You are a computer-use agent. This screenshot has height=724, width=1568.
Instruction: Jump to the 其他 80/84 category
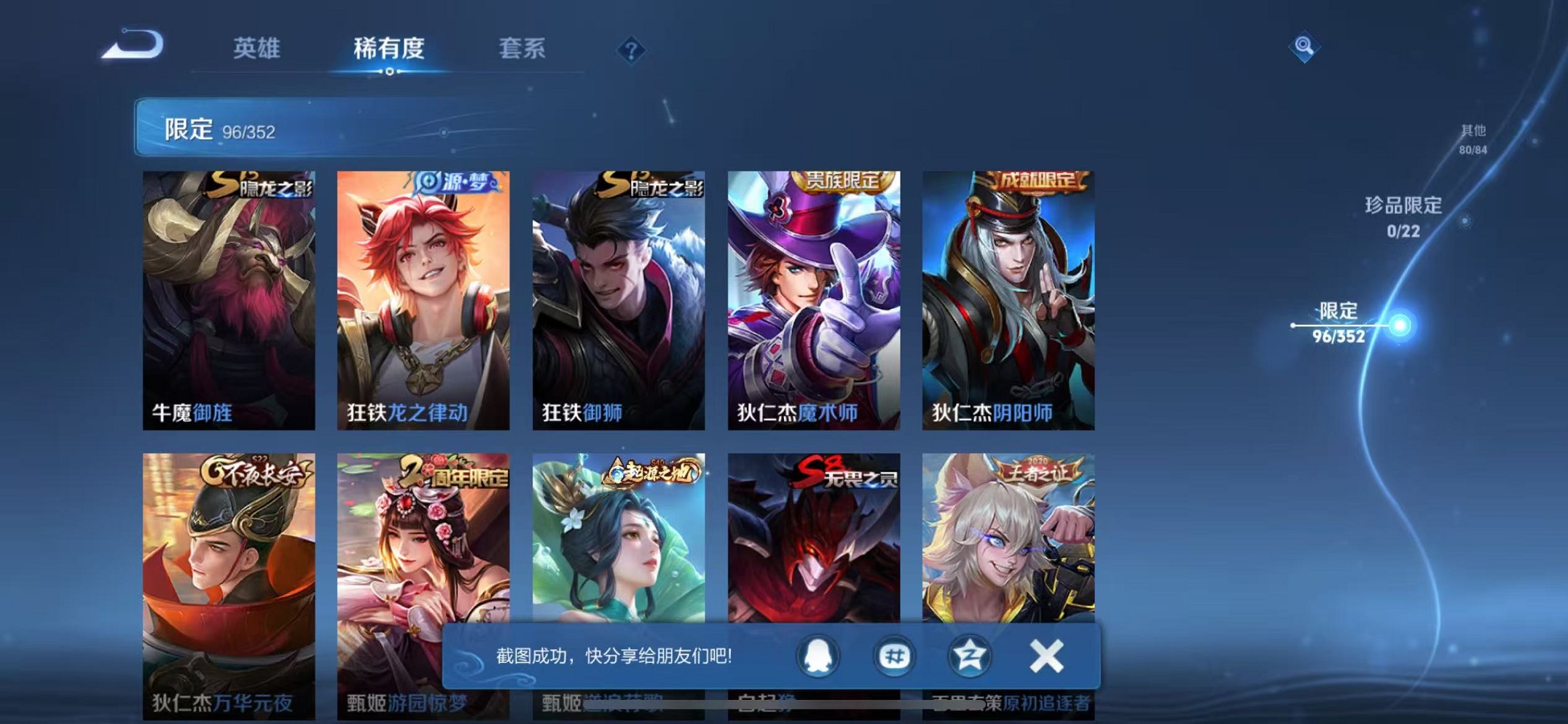point(1472,138)
